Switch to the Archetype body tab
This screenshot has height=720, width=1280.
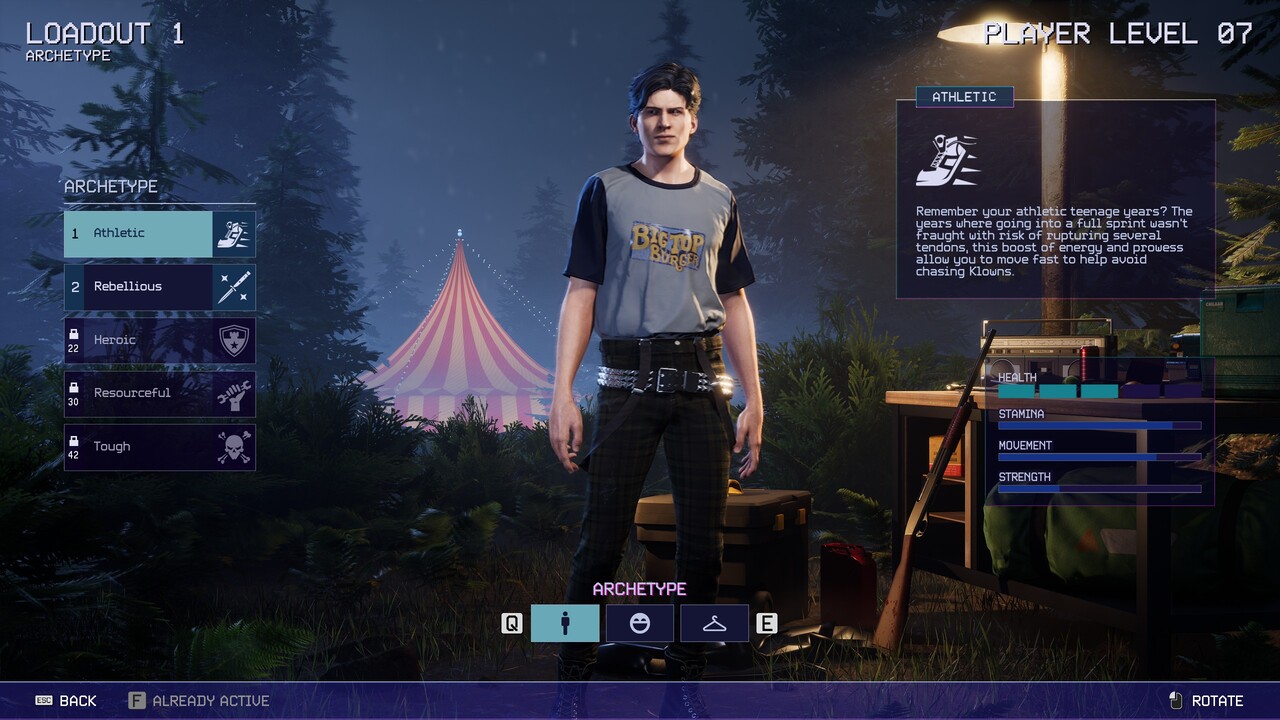(565, 623)
